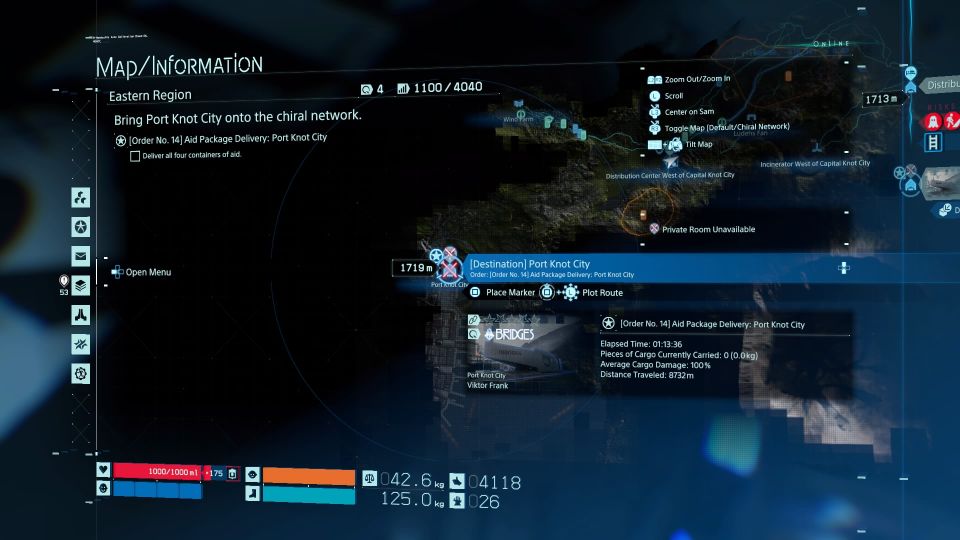960x540 pixels.
Task: Open the stacked layers cargo sidebar icon
Action: 81,286
